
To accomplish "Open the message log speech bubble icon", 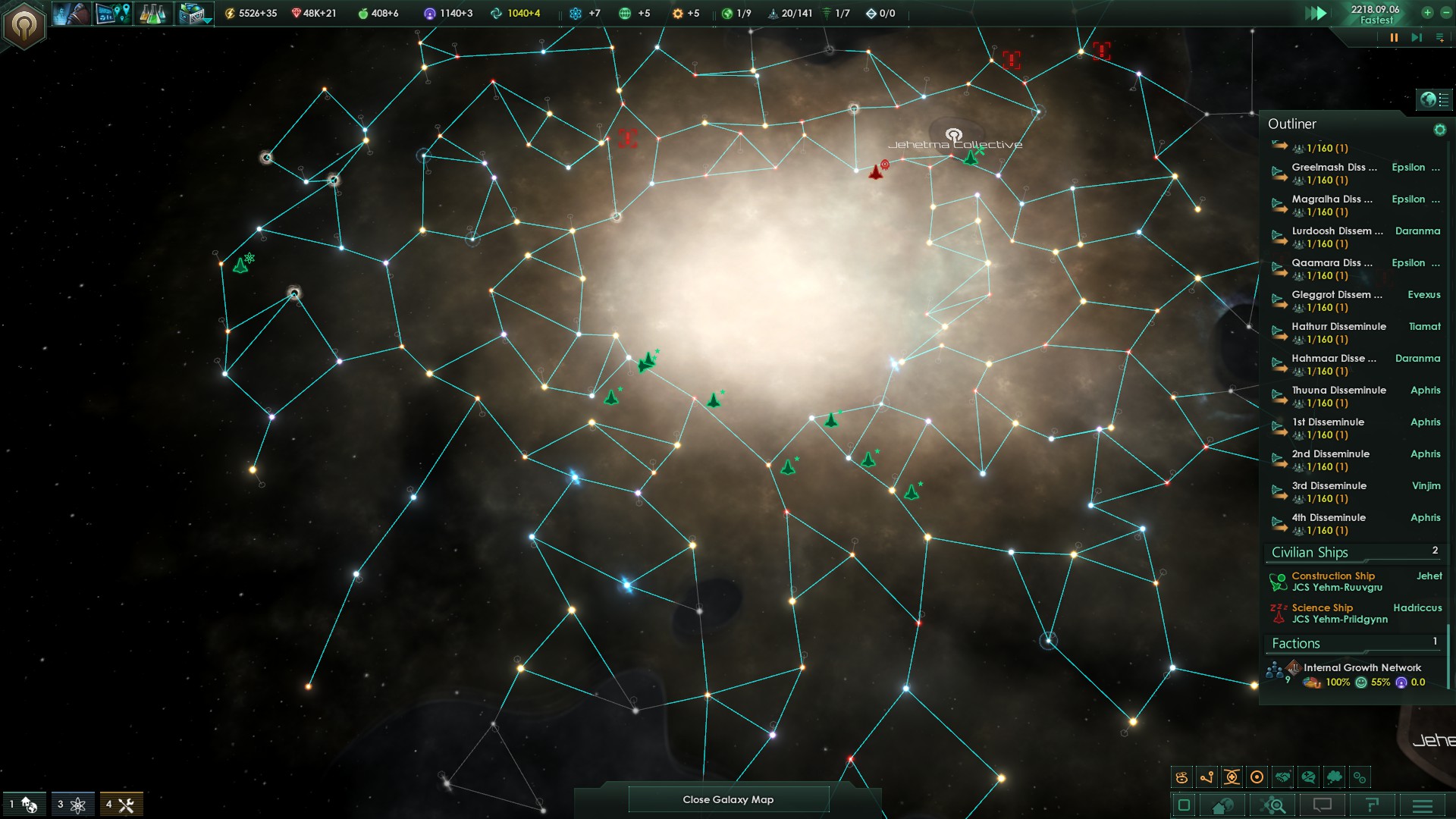I will tap(1321, 804).
